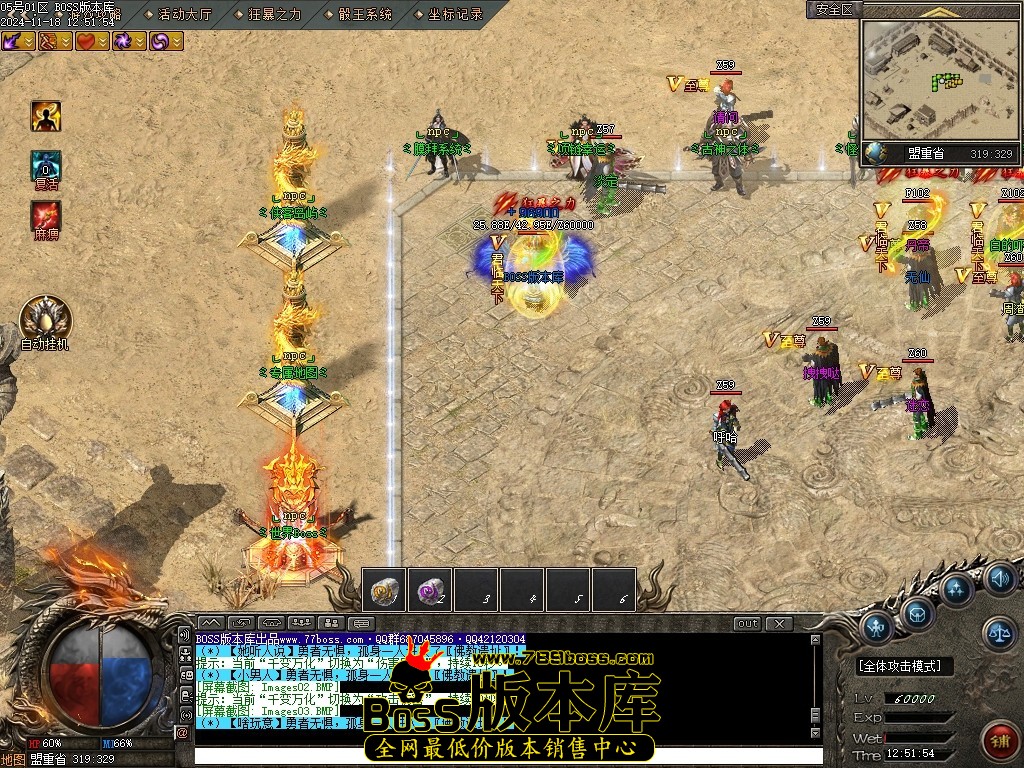Click the chat panel's out button

tap(747, 624)
